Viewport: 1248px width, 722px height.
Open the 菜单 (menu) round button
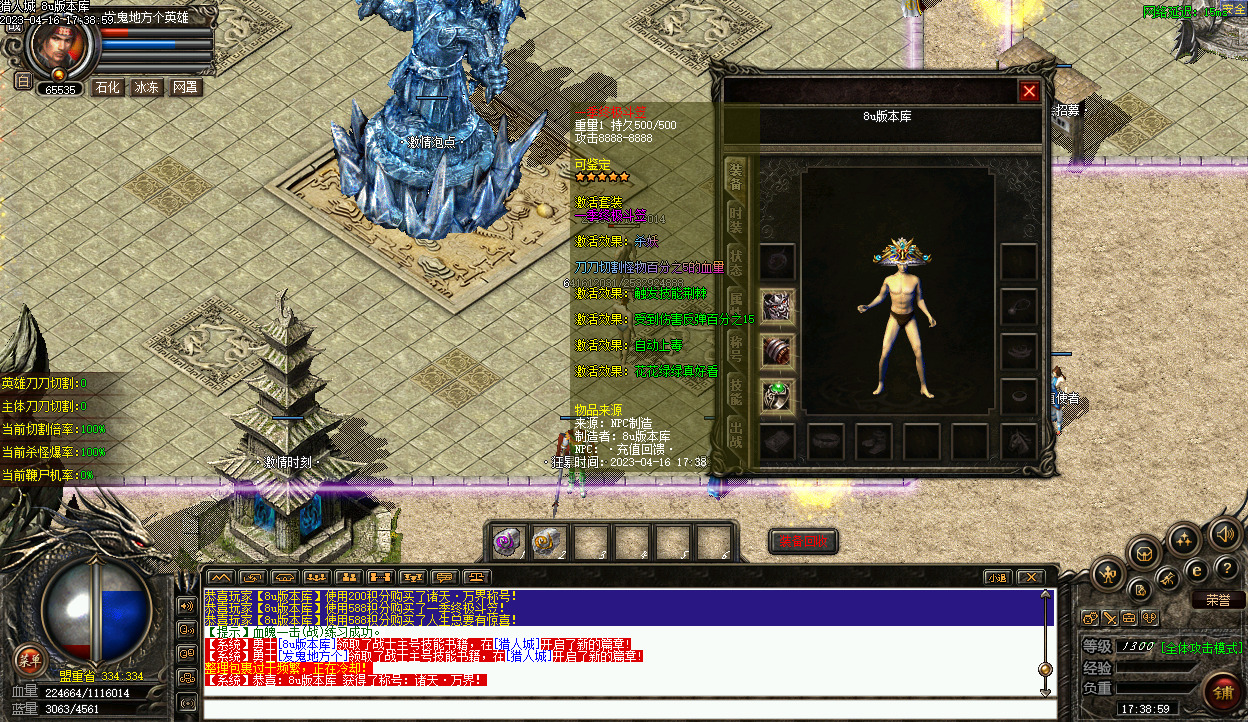(30, 659)
